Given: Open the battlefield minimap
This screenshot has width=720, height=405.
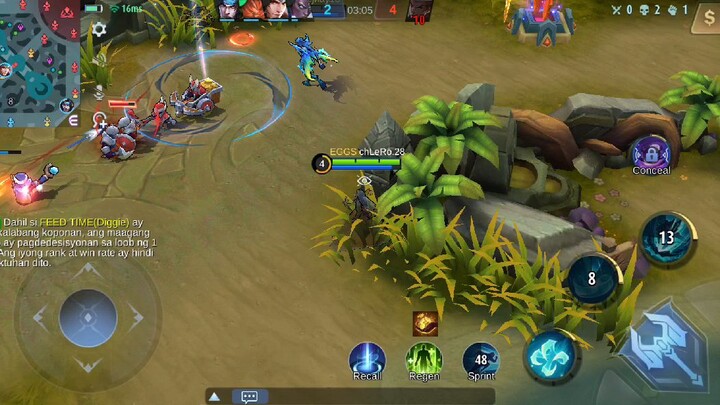Looking at the screenshot, I should click(38, 55).
